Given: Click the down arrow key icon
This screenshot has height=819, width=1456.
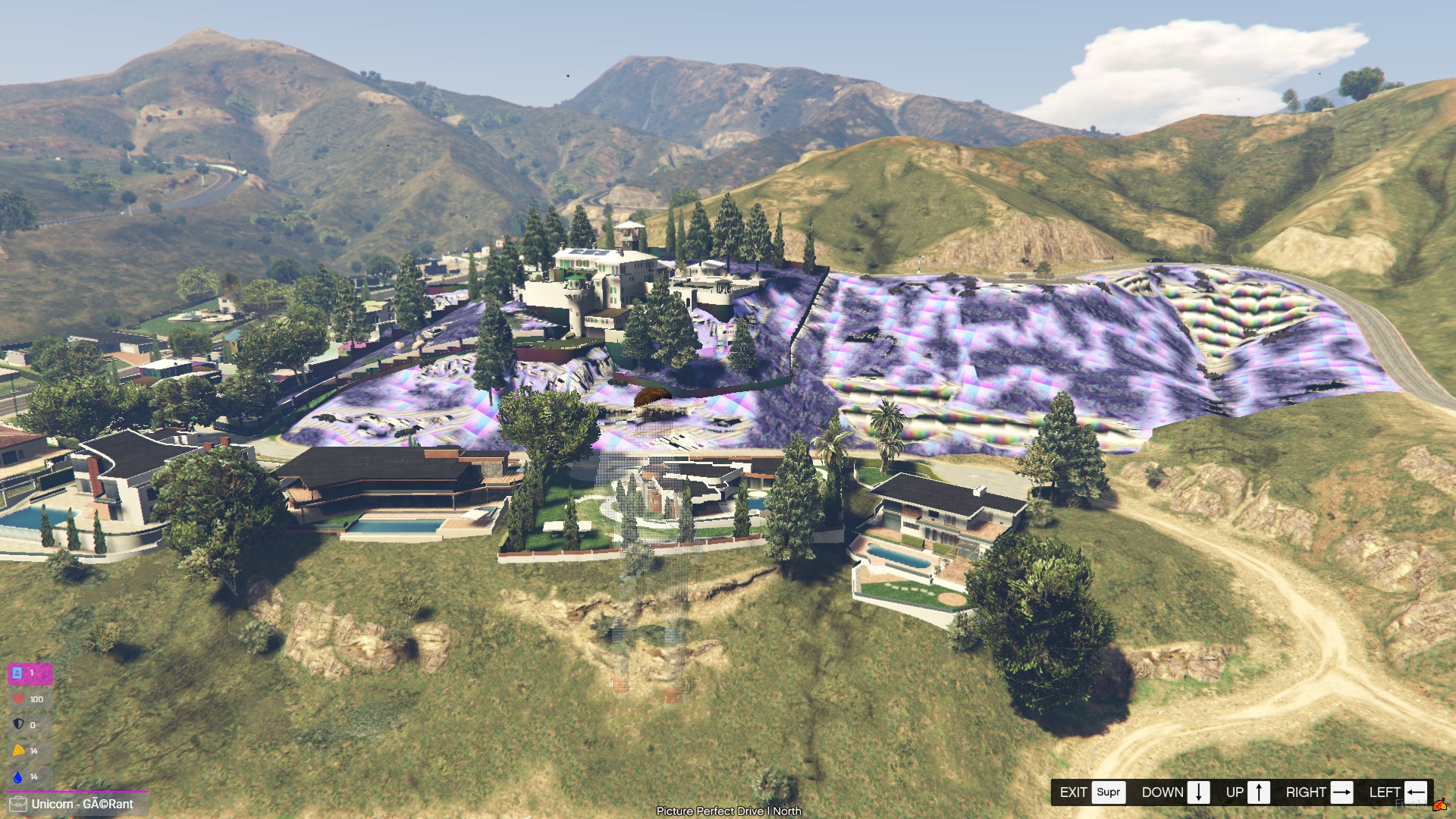Looking at the screenshot, I should 1198,792.
